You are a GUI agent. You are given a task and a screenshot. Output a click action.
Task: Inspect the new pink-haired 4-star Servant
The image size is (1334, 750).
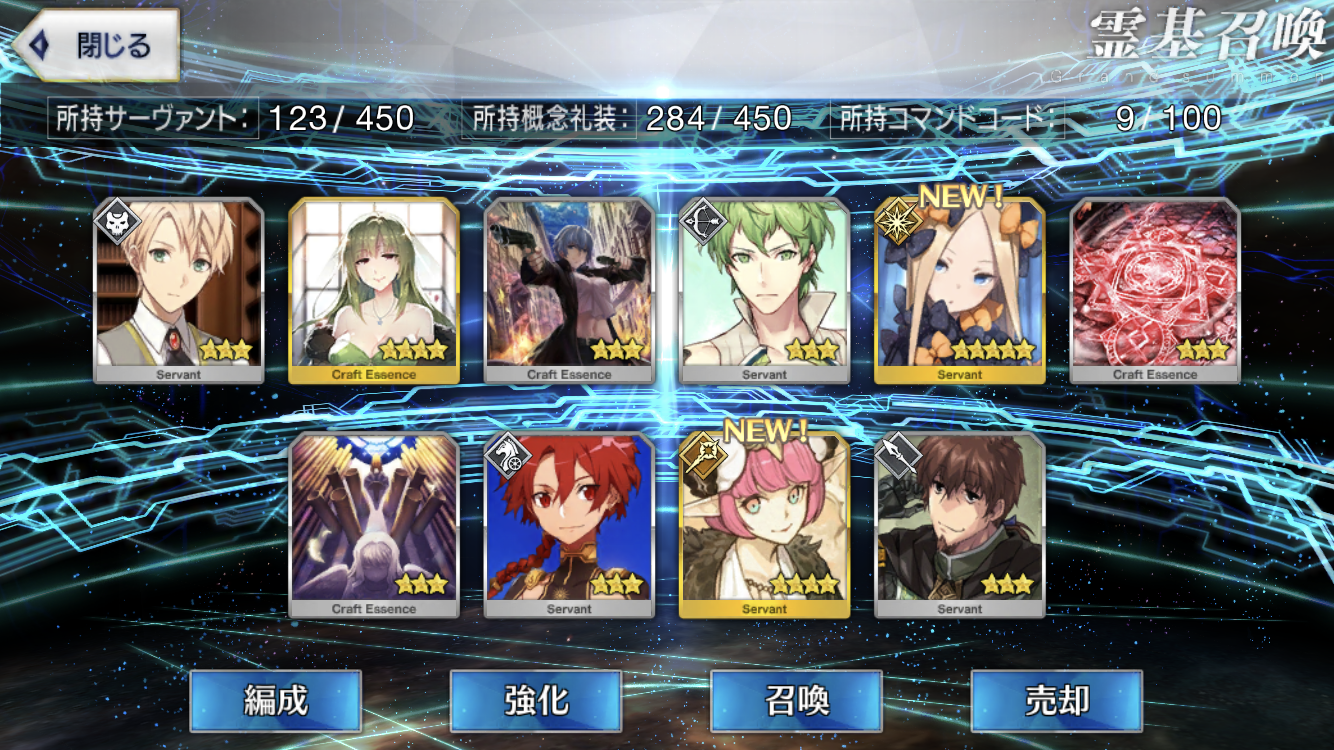[765, 525]
